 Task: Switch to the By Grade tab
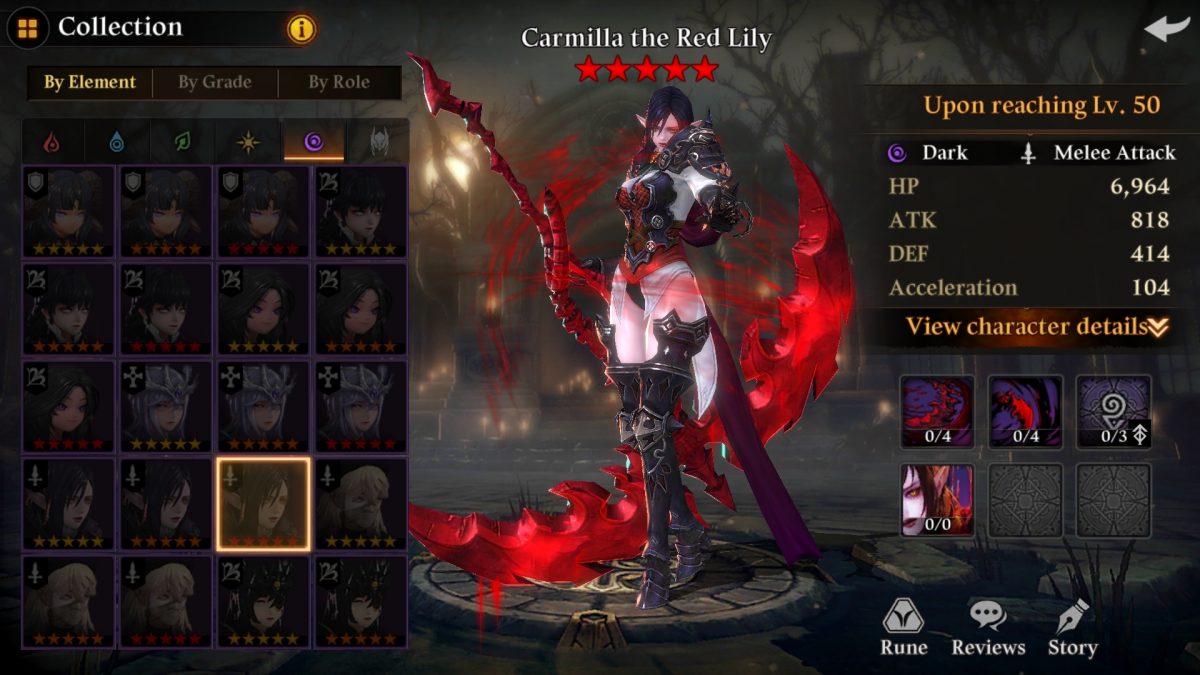coord(215,83)
